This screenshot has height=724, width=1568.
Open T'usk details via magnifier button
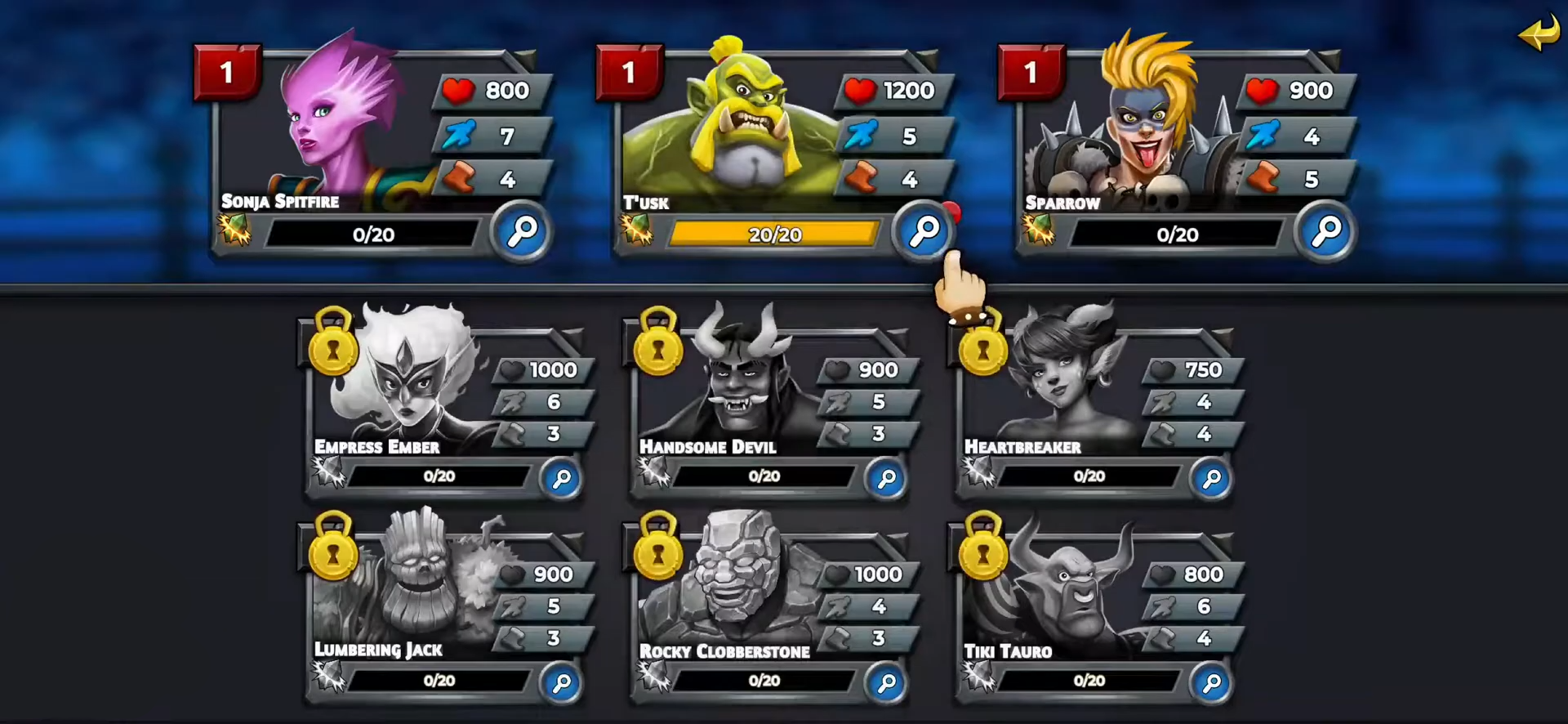pos(924,232)
